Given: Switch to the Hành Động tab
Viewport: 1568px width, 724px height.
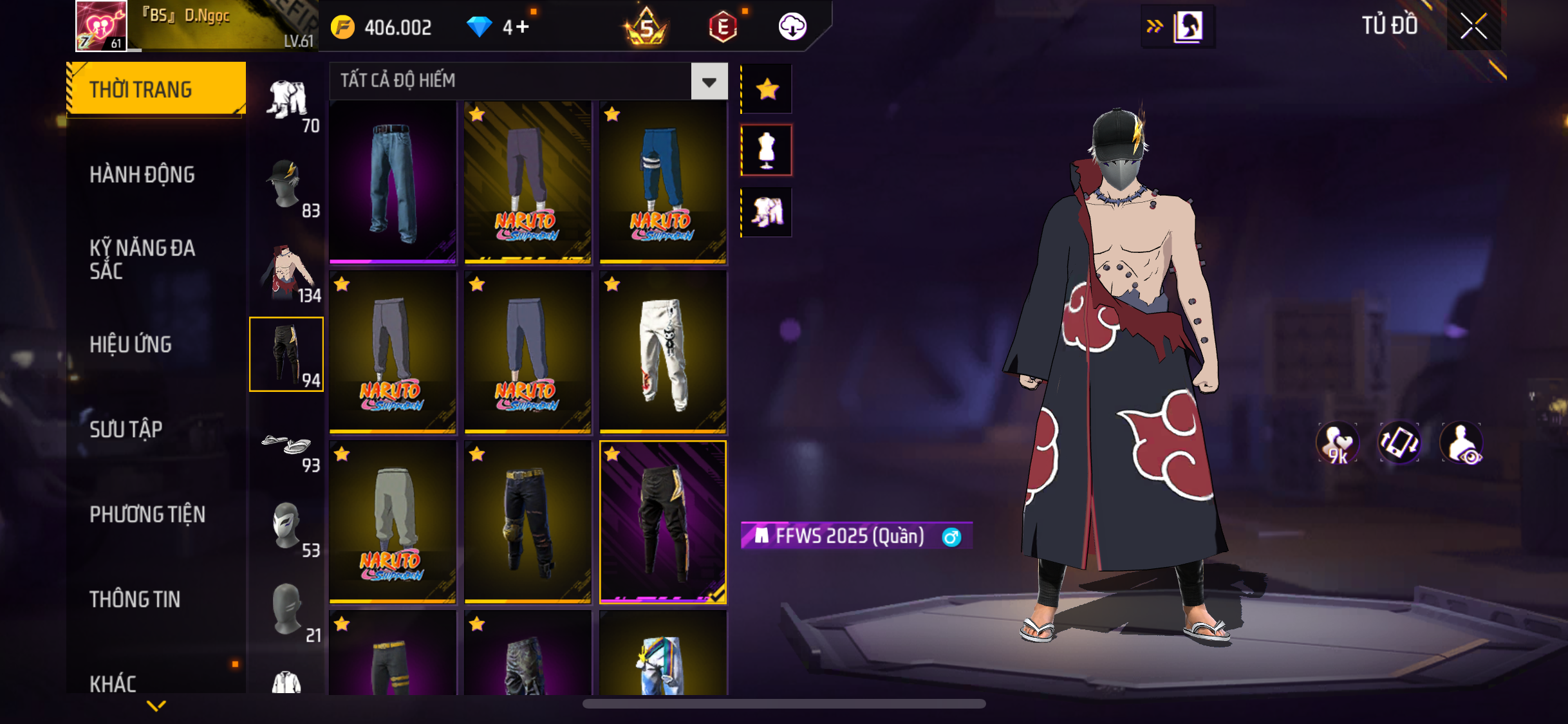Looking at the screenshot, I should 142,174.
